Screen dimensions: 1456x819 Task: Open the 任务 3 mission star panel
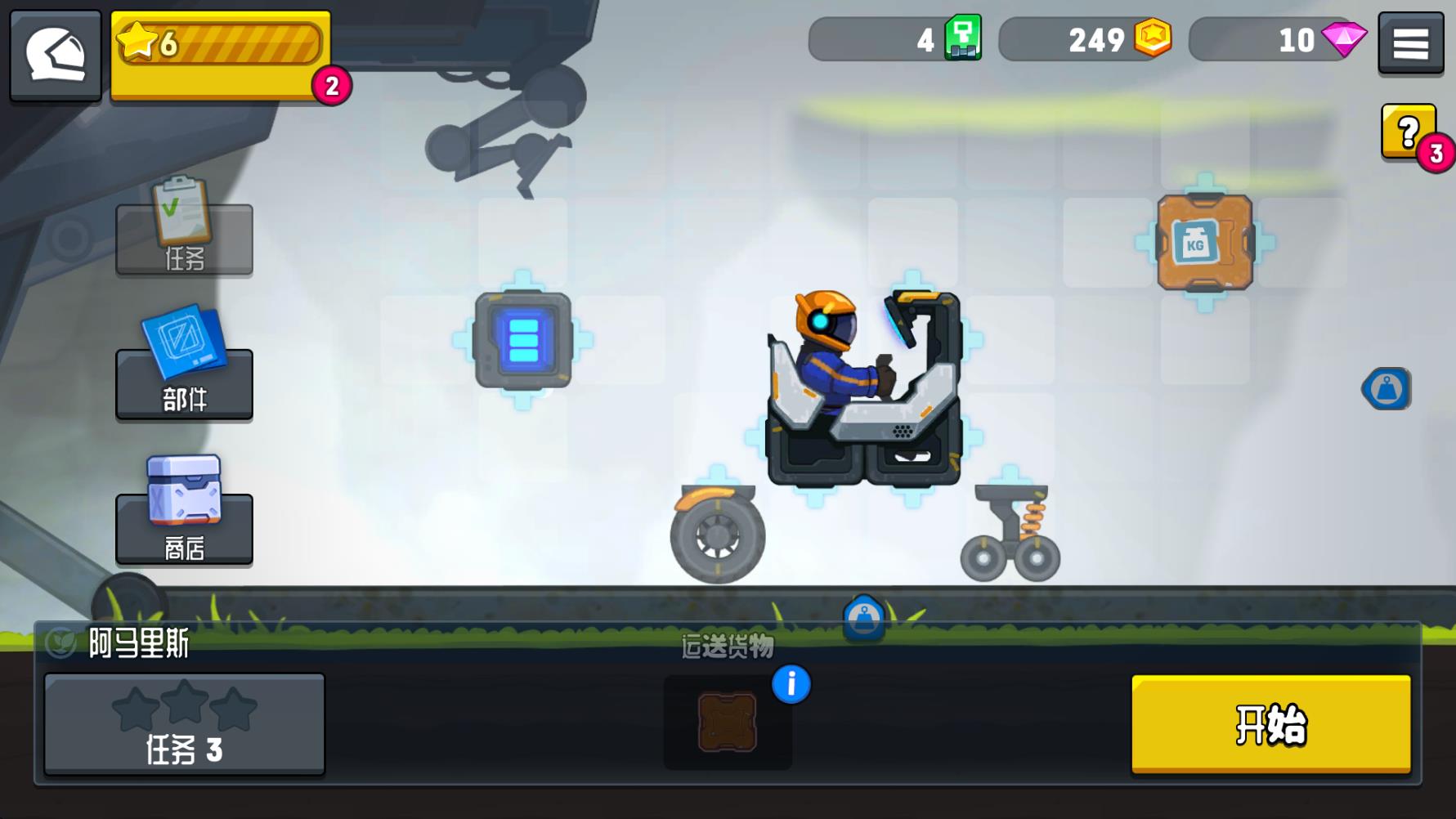tap(183, 723)
